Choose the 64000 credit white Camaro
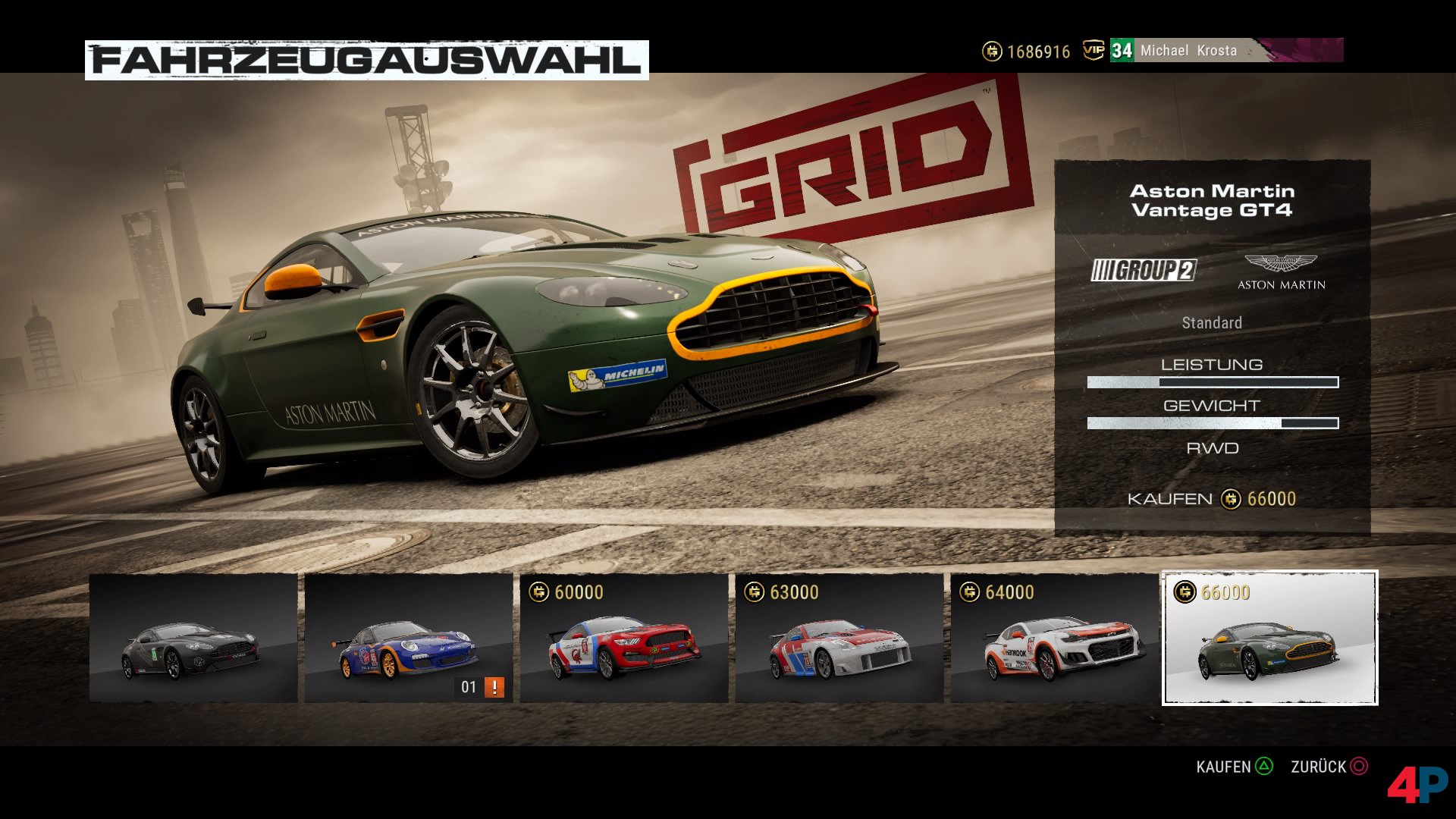This screenshot has height=819, width=1456. [x=1054, y=638]
